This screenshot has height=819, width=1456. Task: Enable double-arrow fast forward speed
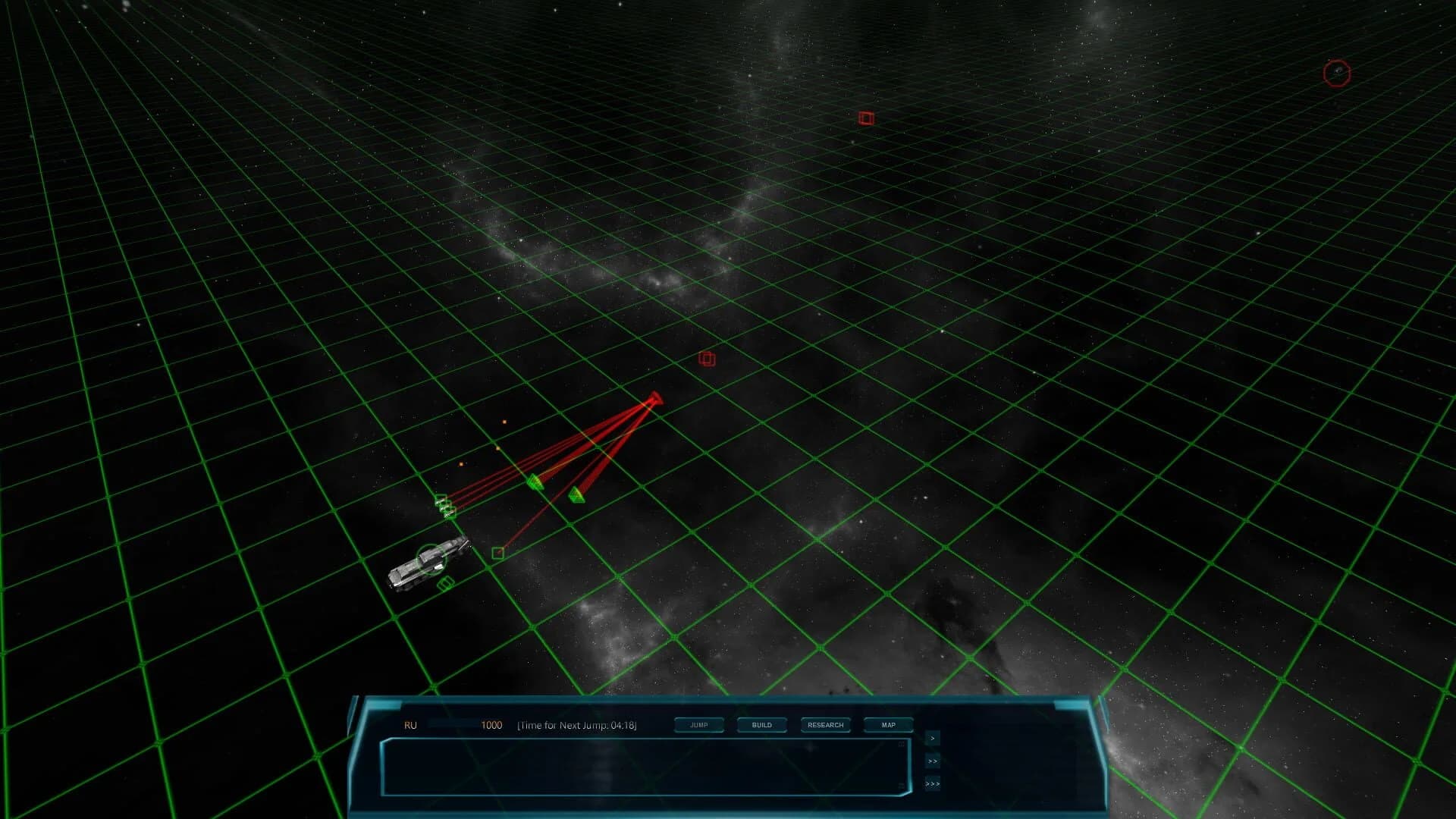(932, 761)
